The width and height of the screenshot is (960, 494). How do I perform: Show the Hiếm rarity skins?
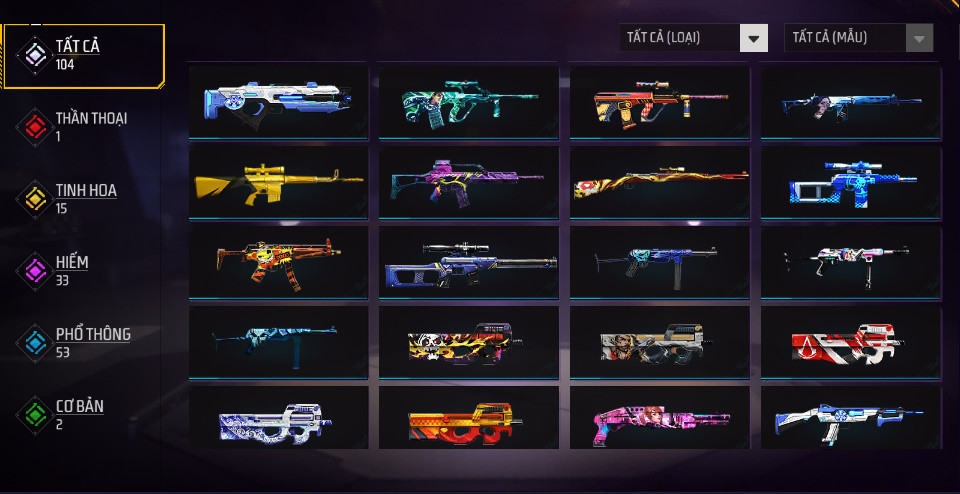[82, 270]
